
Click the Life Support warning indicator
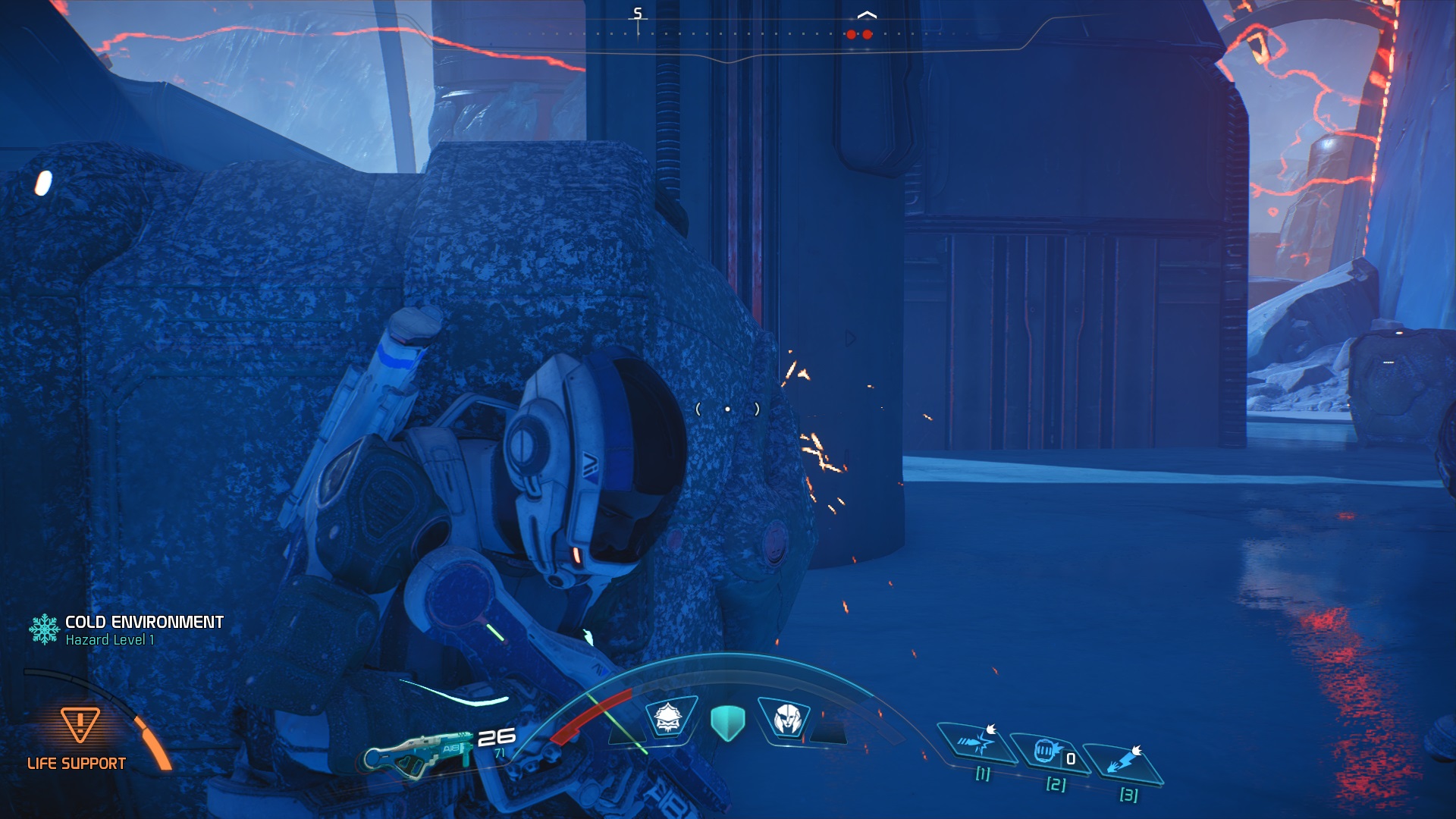(79, 726)
